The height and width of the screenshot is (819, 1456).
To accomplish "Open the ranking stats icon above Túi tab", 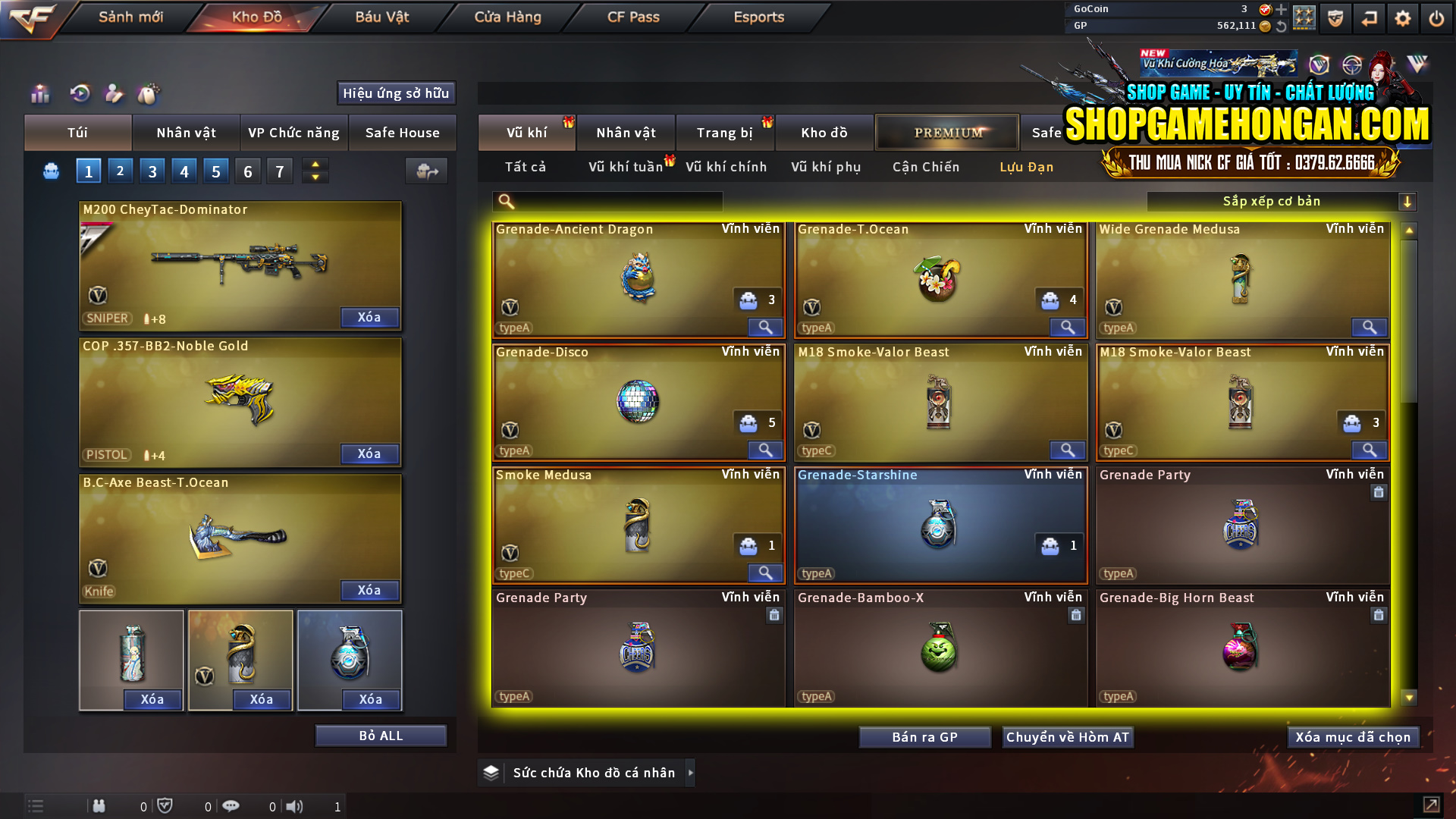I will pyautogui.click(x=39, y=93).
